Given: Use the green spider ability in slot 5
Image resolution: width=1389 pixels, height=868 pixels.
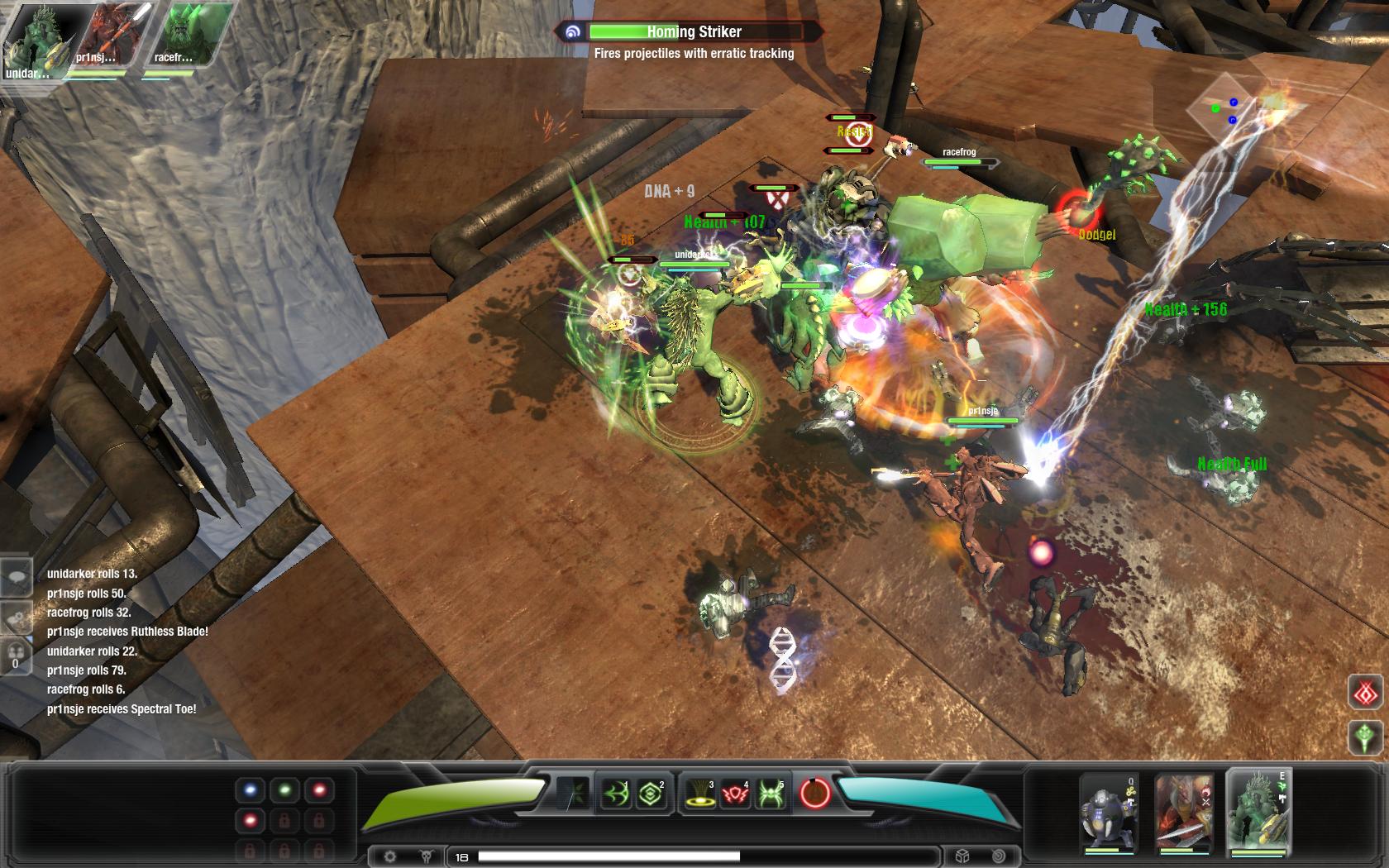Looking at the screenshot, I should pyautogui.click(x=770, y=794).
